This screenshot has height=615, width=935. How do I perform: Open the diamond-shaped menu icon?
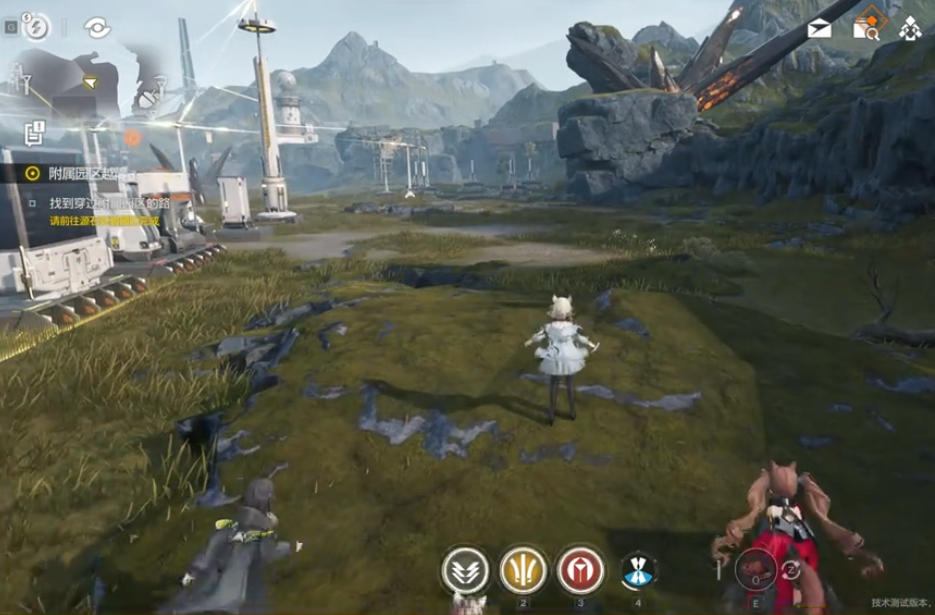pyautogui.click(x=910, y=28)
